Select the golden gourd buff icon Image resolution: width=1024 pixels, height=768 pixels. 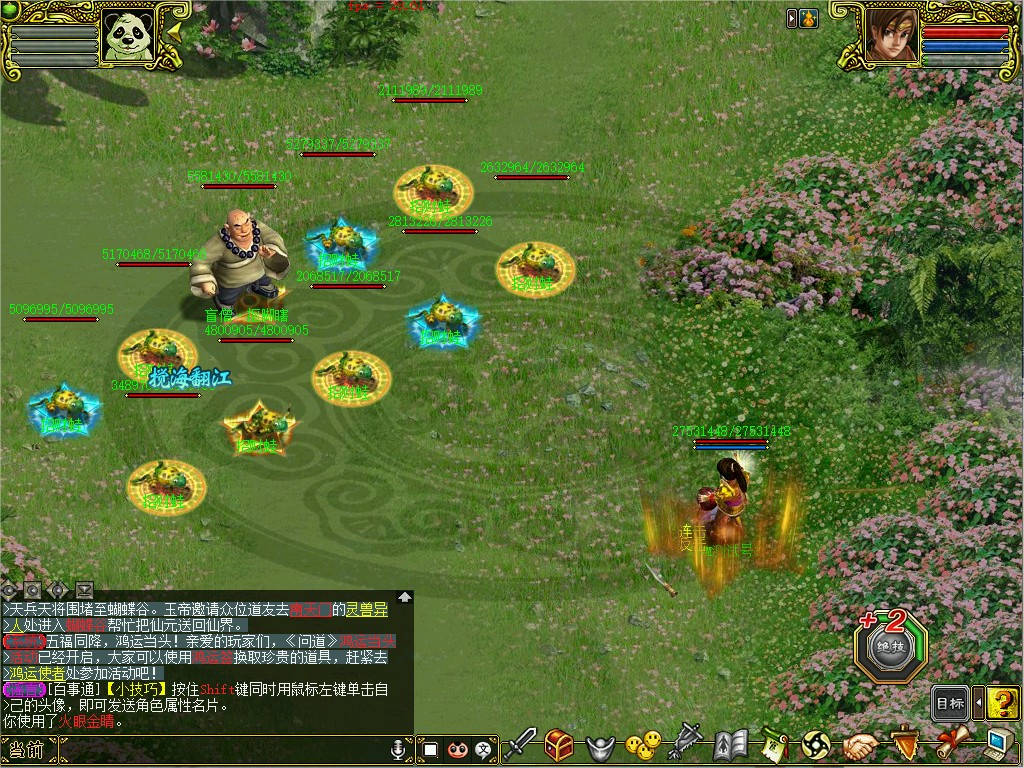click(806, 18)
